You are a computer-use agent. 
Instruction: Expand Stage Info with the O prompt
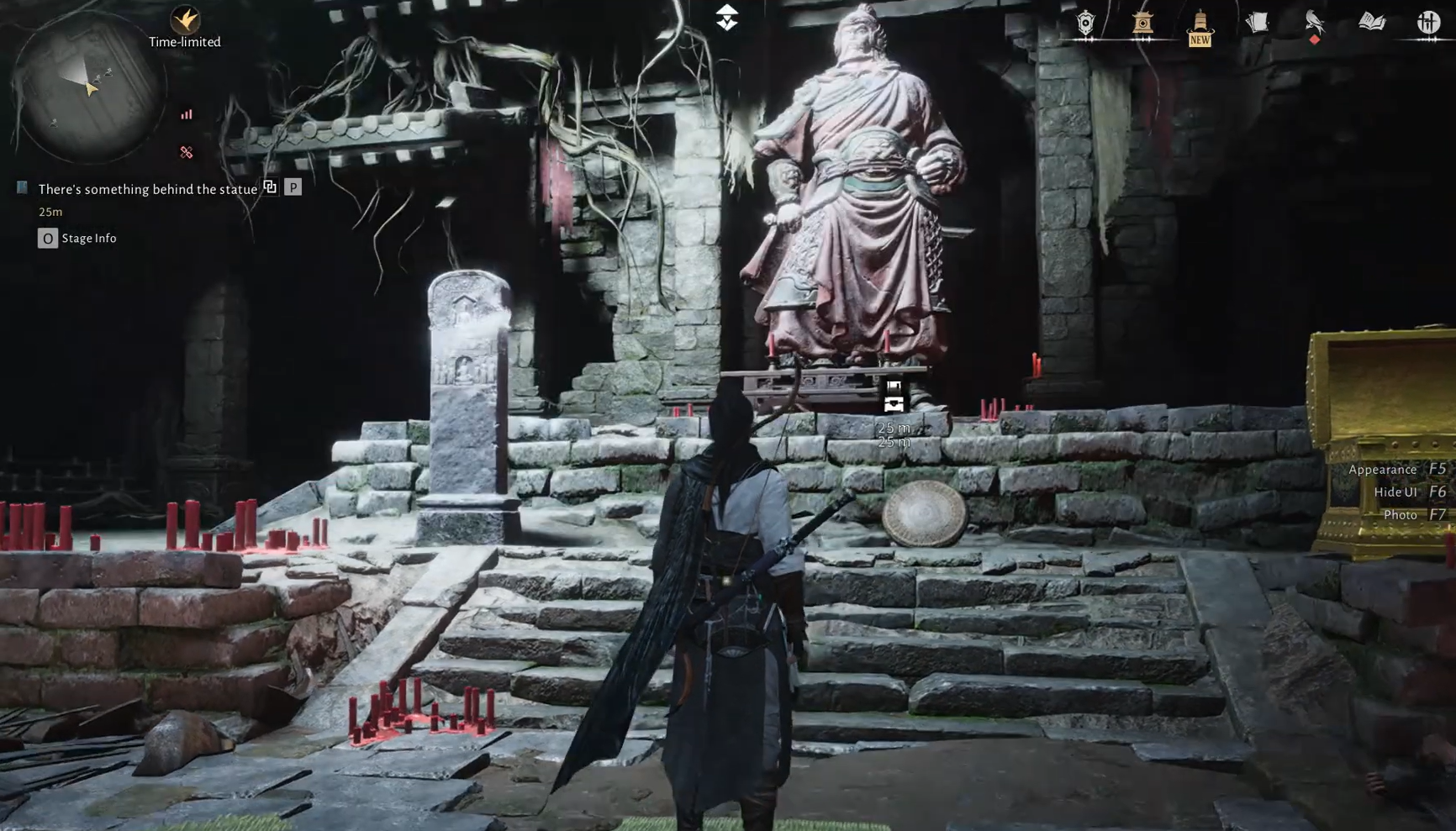[48, 238]
